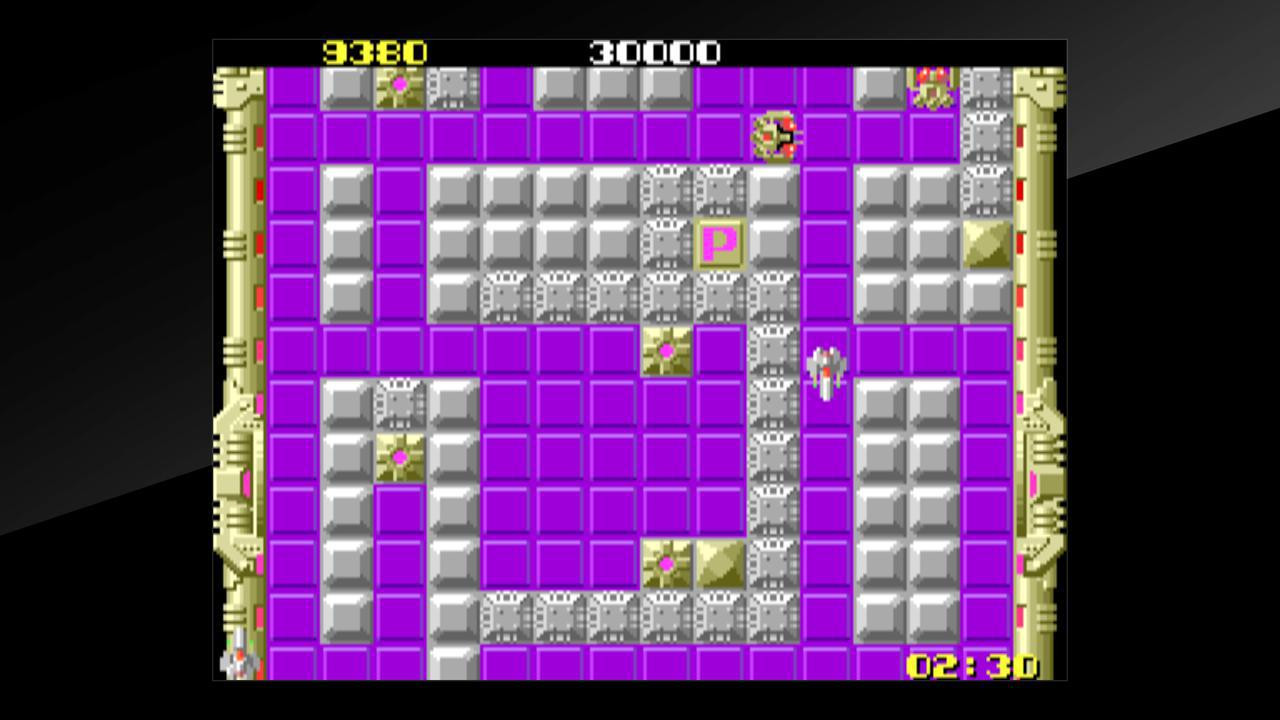This screenshot has height=720, width=1280.
Task: Click the gold diamond block on the right edge
Action: click(985, 244)
